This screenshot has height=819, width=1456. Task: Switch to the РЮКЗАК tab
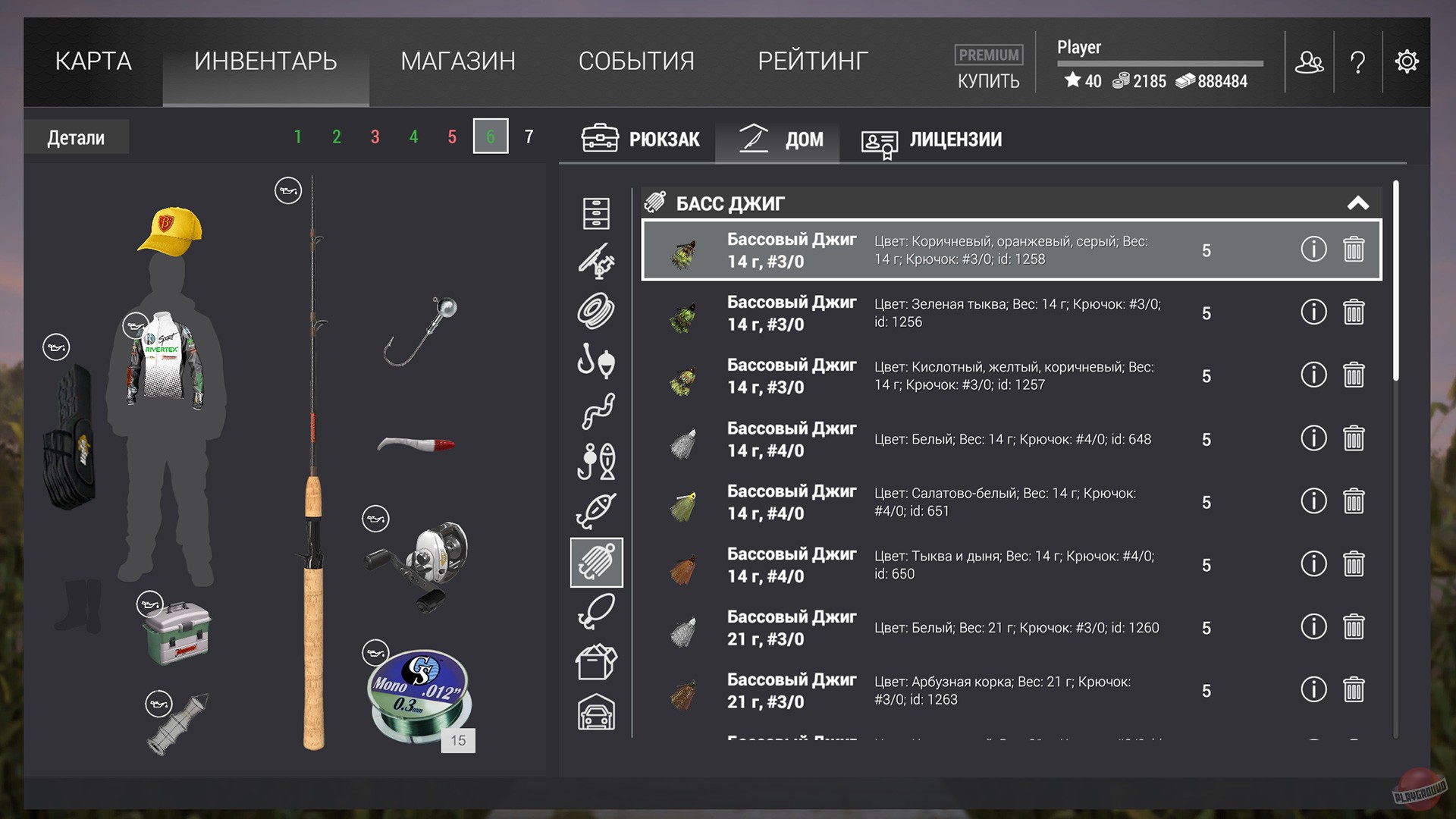[641, 140]
